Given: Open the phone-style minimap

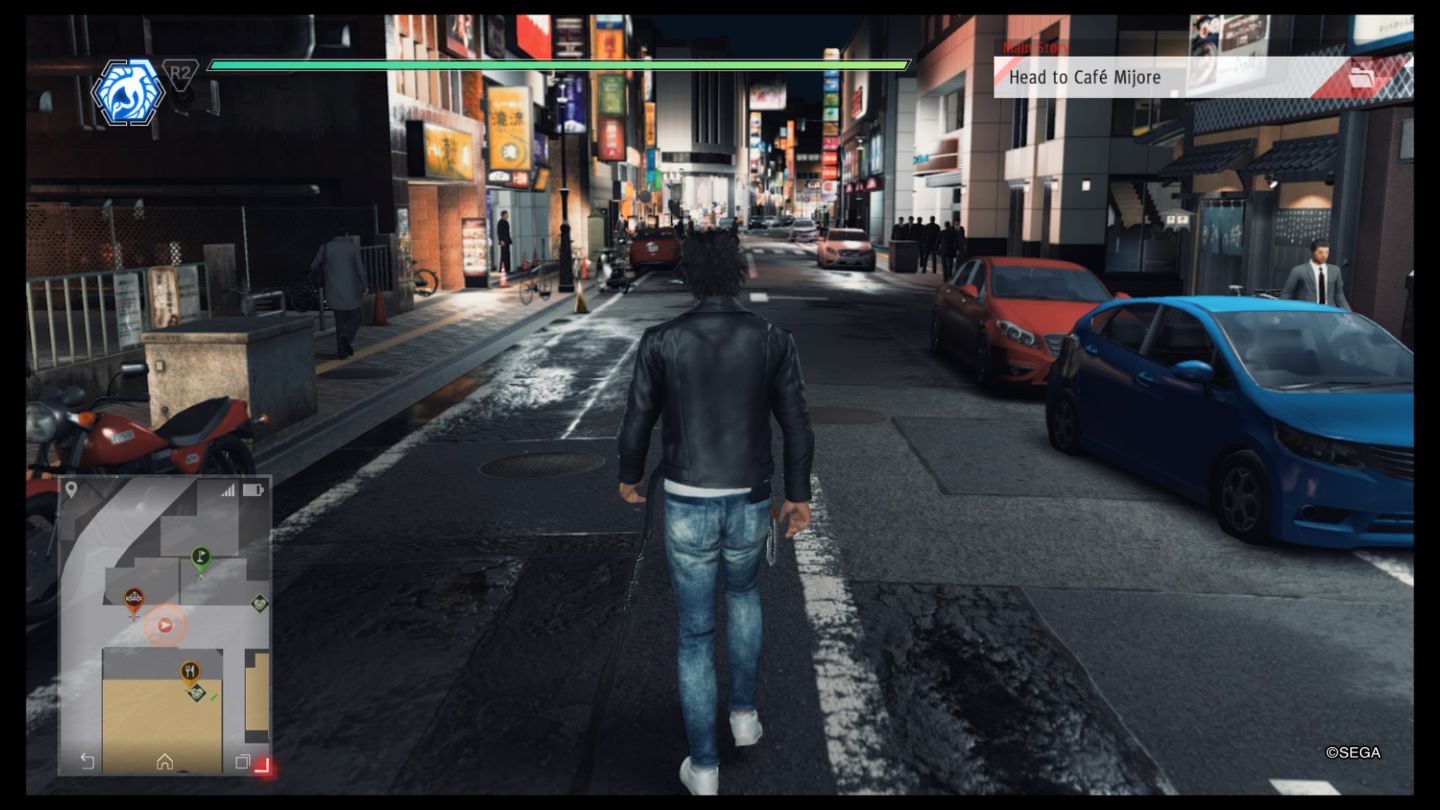Looking at the screenshot, I should (x=165, y=625).
